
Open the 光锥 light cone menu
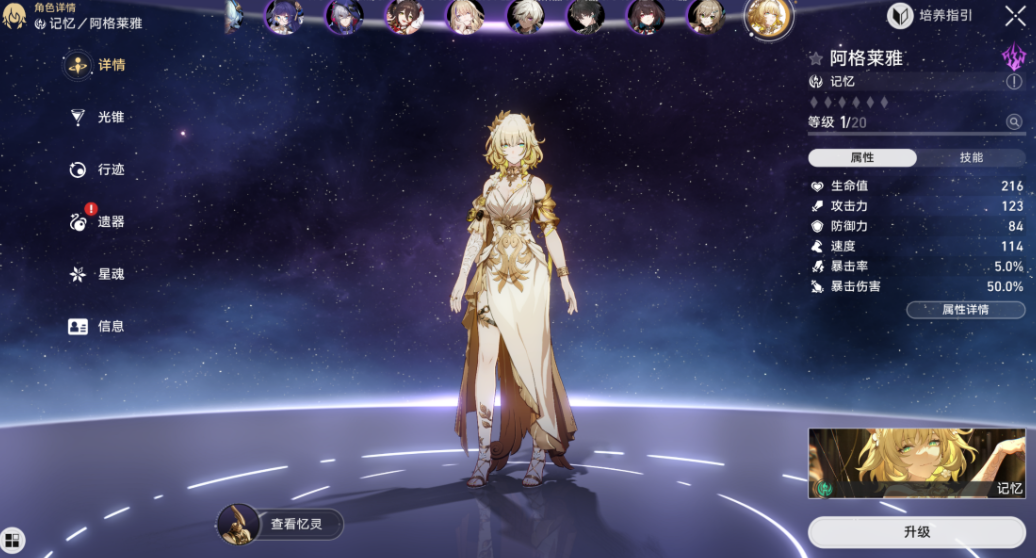98,118
